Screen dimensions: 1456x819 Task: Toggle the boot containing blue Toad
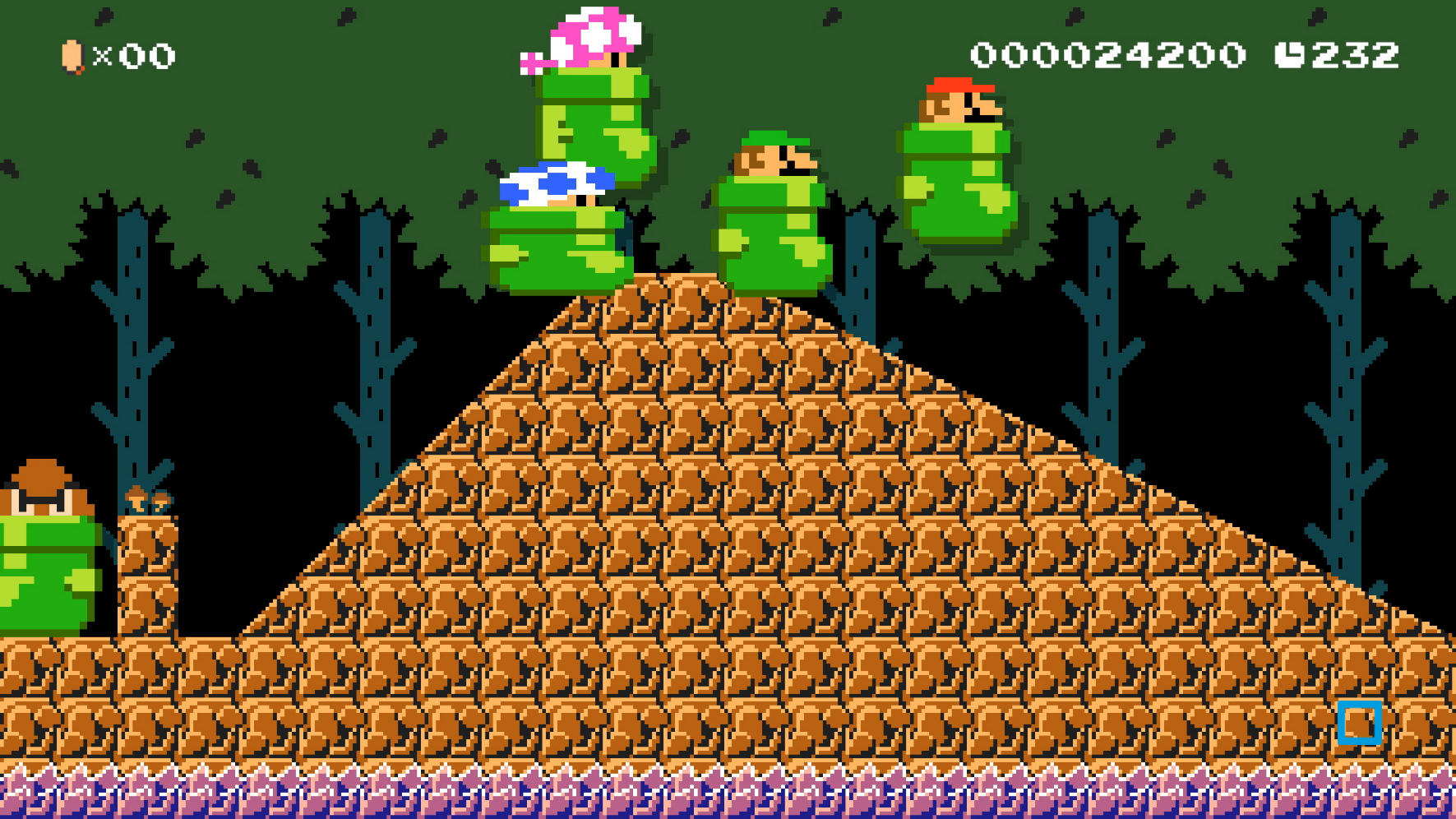click(552, 255)
